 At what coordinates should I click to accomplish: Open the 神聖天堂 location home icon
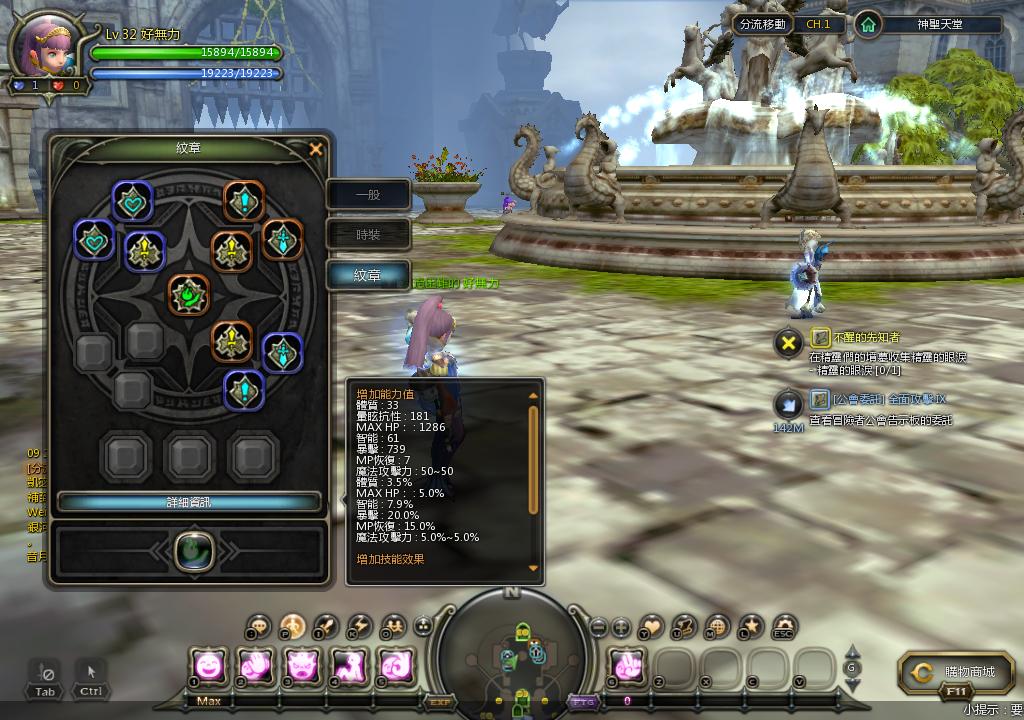(868, 24)
